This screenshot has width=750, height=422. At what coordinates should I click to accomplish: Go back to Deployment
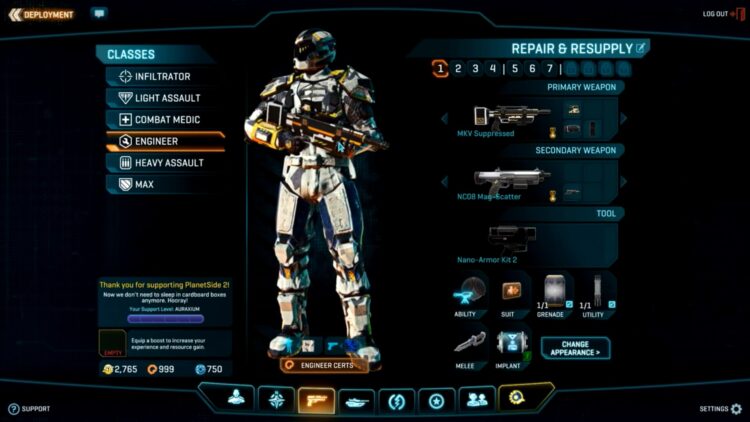tap(41, 15)
